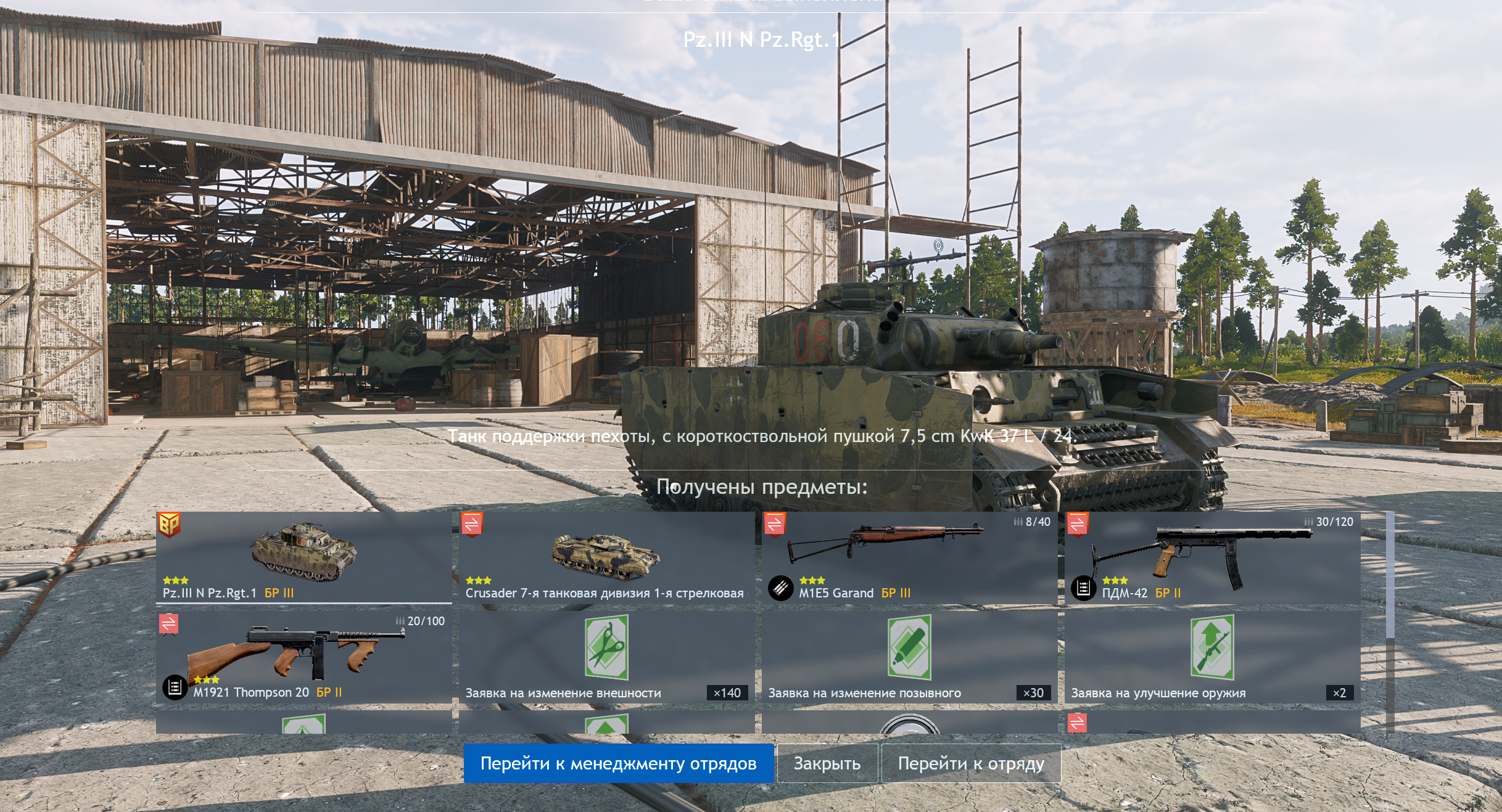Click the rewards list scrollbar
Viewport: 1502px width, 812px height.
[1390, 576]
